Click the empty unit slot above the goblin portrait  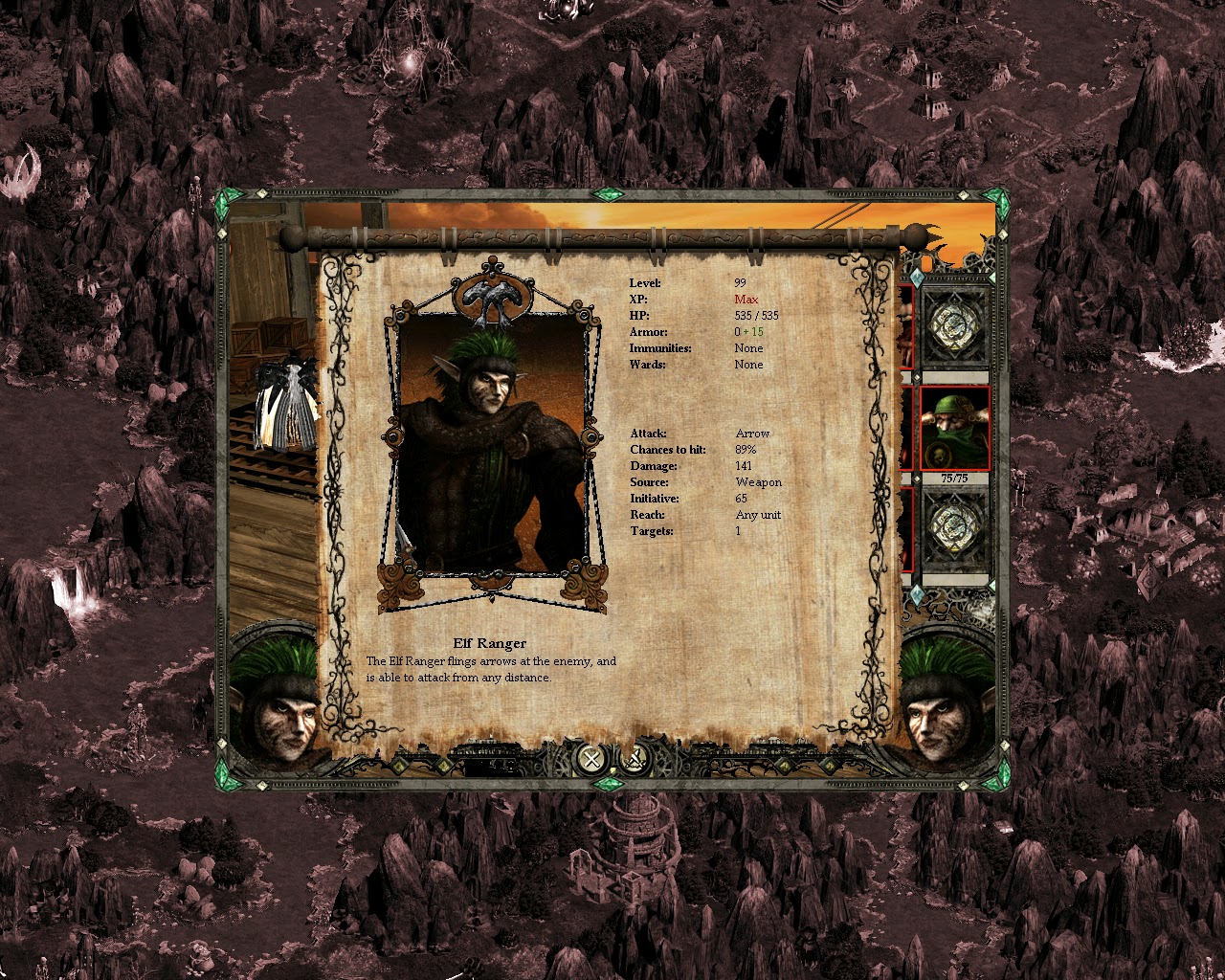point(953,326)
